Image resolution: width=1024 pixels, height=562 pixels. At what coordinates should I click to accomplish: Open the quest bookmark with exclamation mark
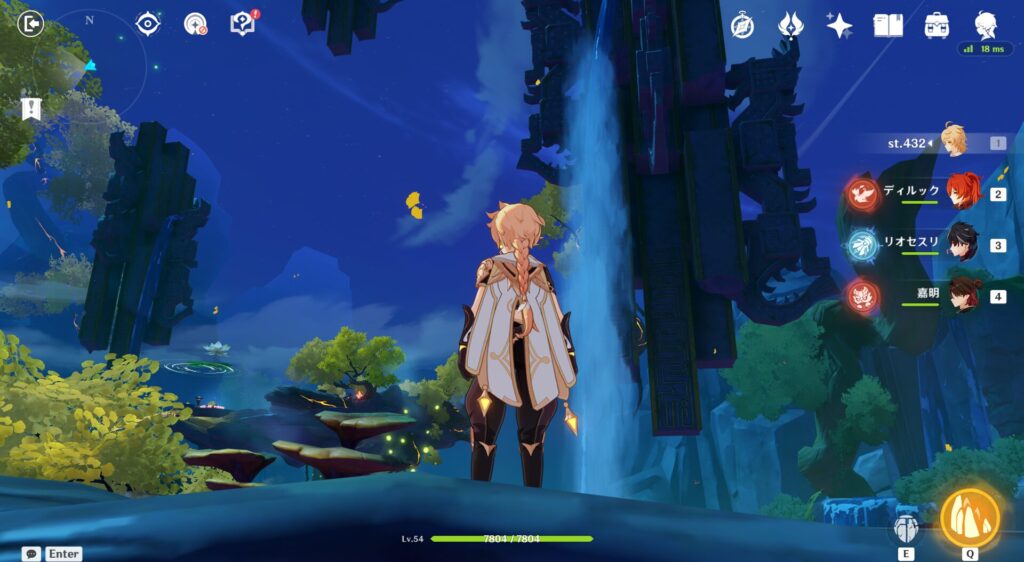pyautogui.click(x=31, y=108)
